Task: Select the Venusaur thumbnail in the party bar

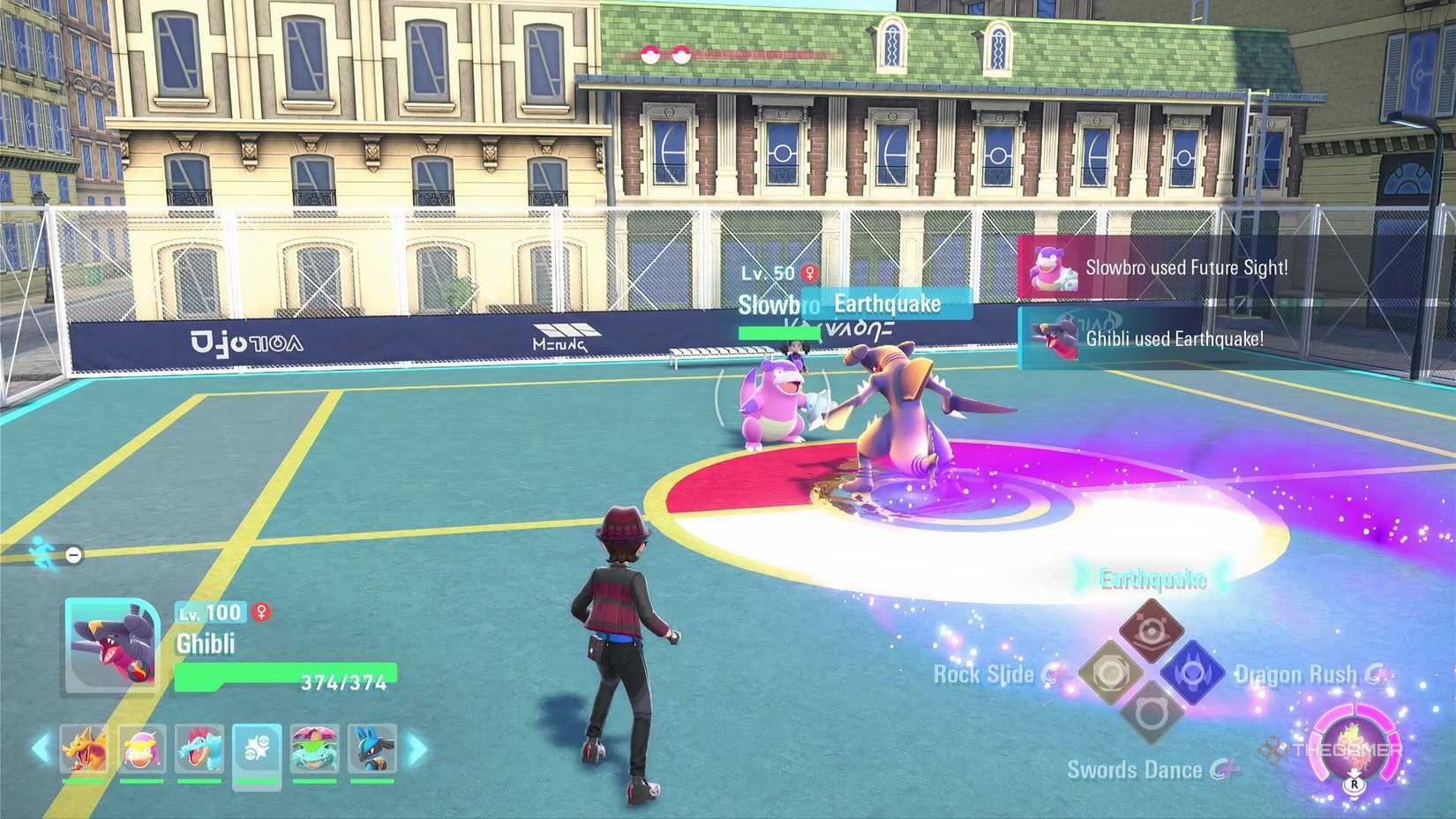Action: click(314, 750)
